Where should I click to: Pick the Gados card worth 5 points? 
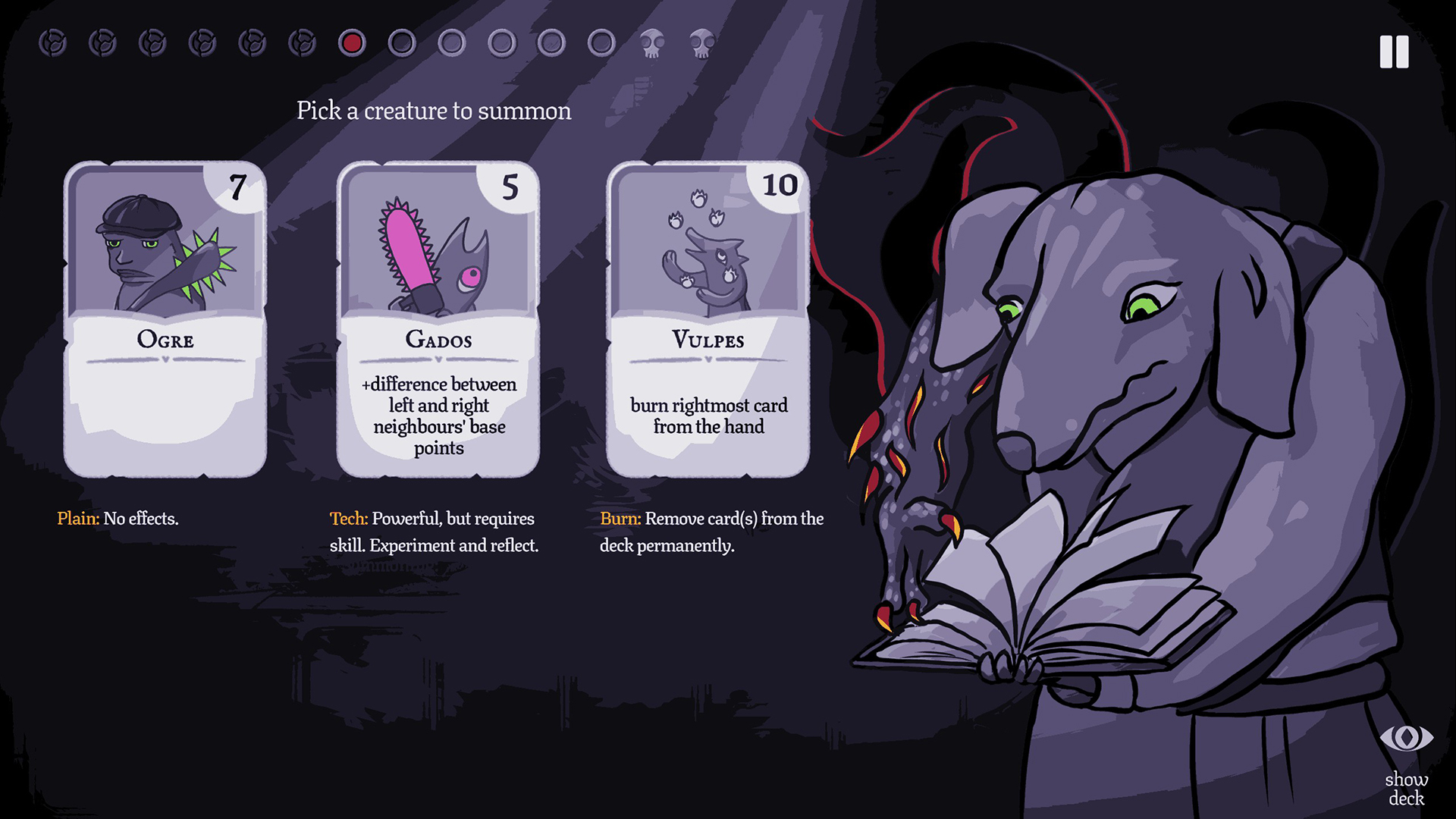tap(438, 318)
